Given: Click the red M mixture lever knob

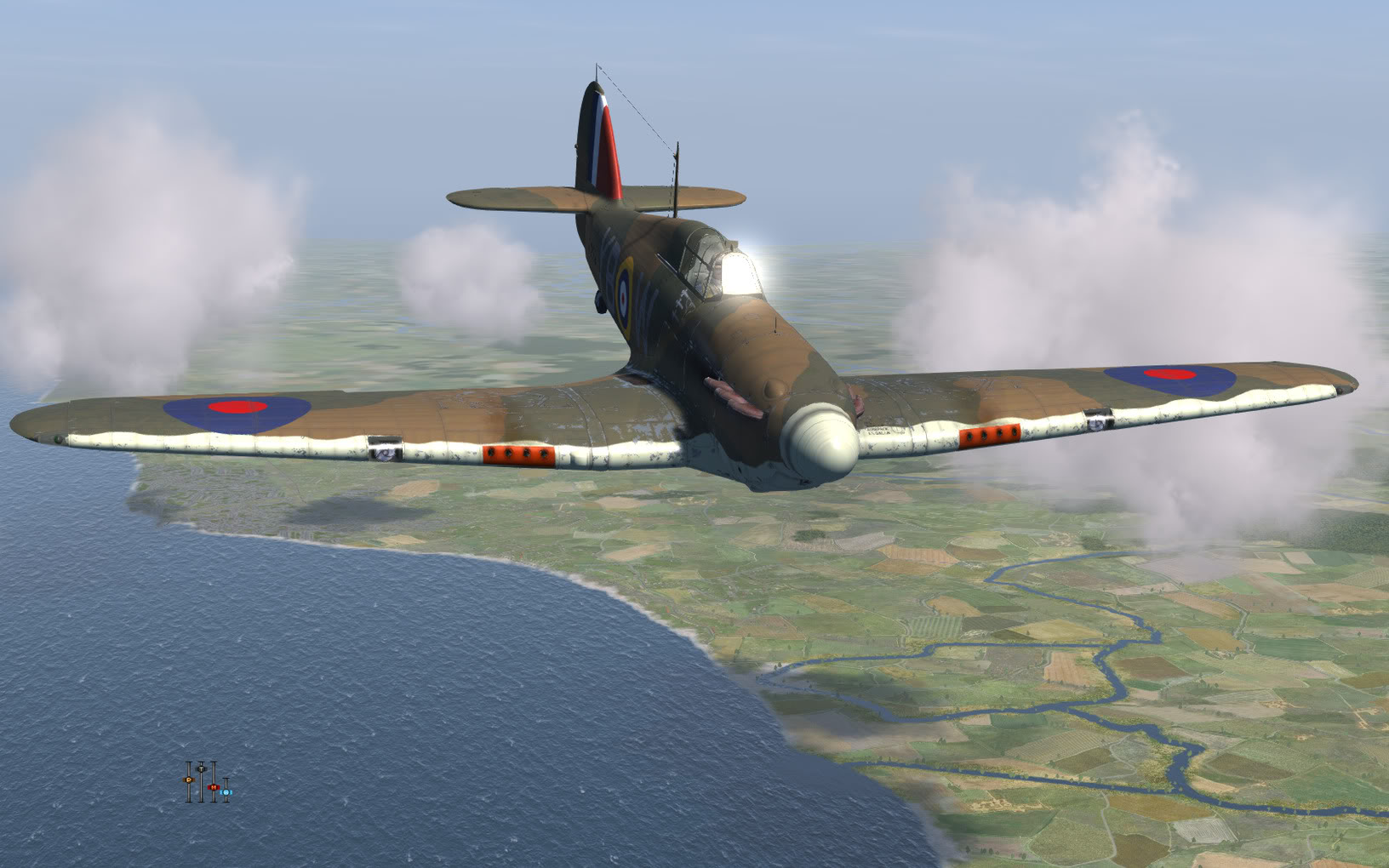Looking at the screenshot, I should (x=213, y=787).
